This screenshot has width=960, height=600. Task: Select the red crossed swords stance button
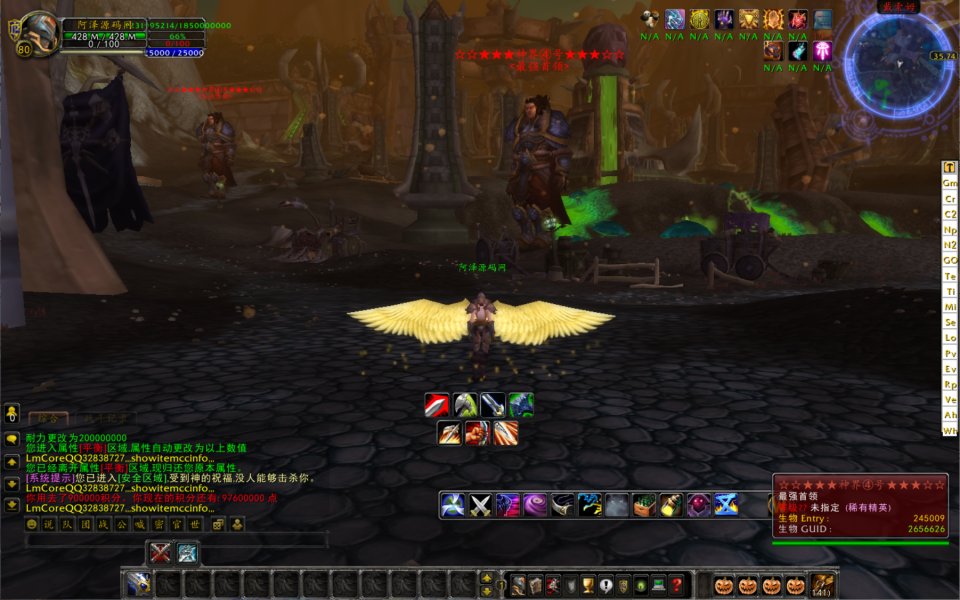pos(160,552)
